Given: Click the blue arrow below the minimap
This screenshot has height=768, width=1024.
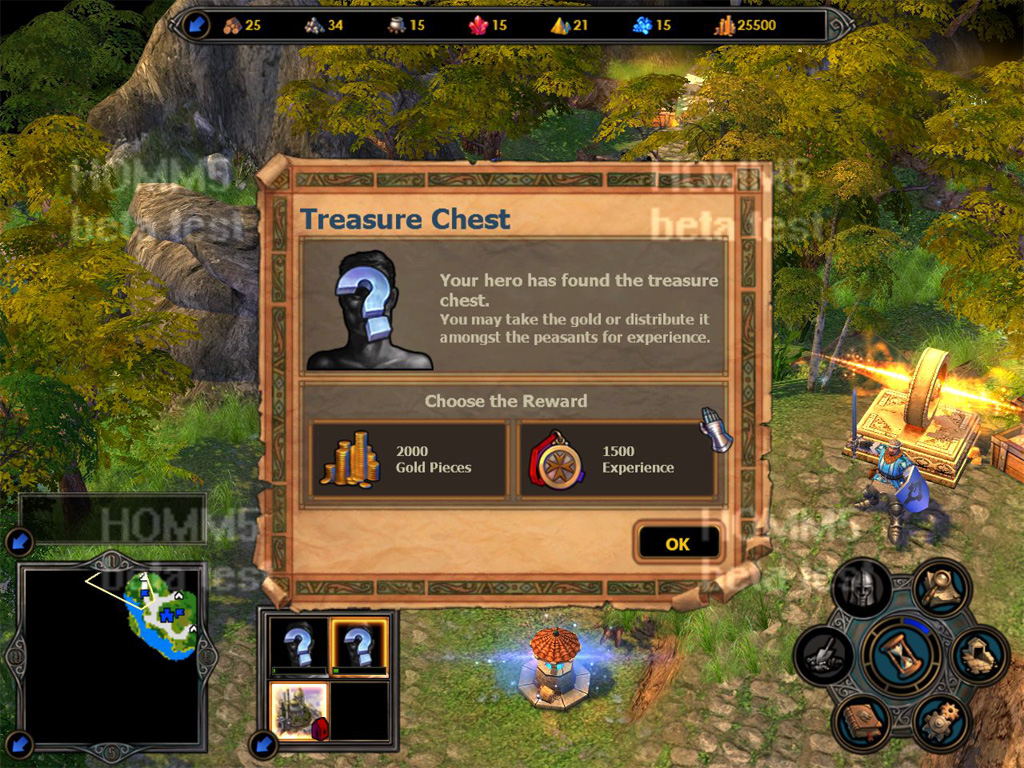Looking at the screenshot, I should click(18, 744).
